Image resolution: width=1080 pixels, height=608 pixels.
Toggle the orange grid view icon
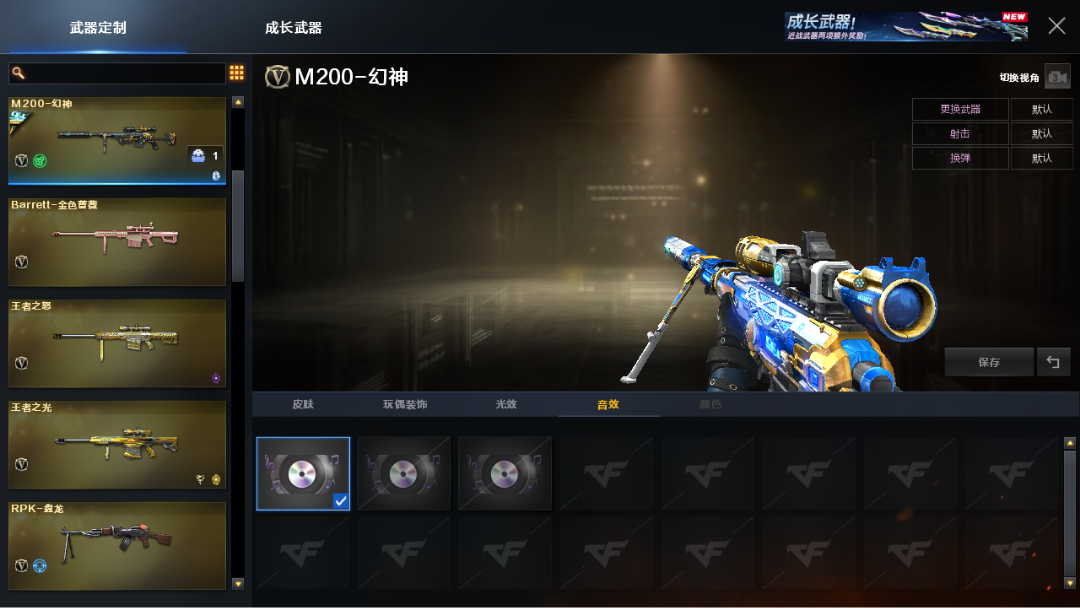pos(237,73)
